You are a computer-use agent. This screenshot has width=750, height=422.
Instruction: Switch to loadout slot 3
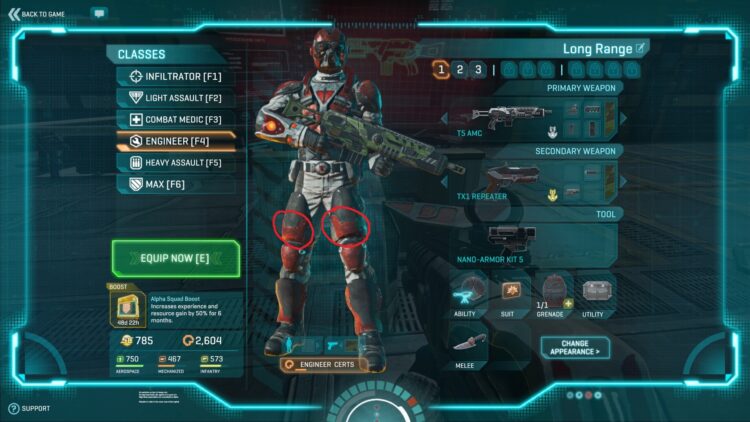478,69
